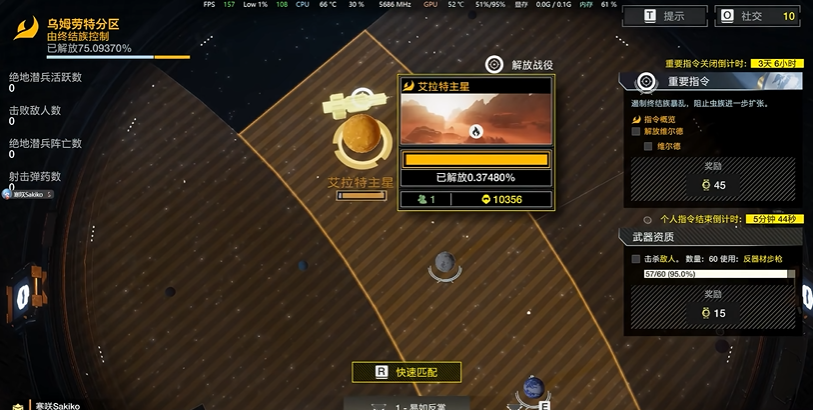Open the 重要指令 major order panel

pyautogui.click(x=710, y=81)
